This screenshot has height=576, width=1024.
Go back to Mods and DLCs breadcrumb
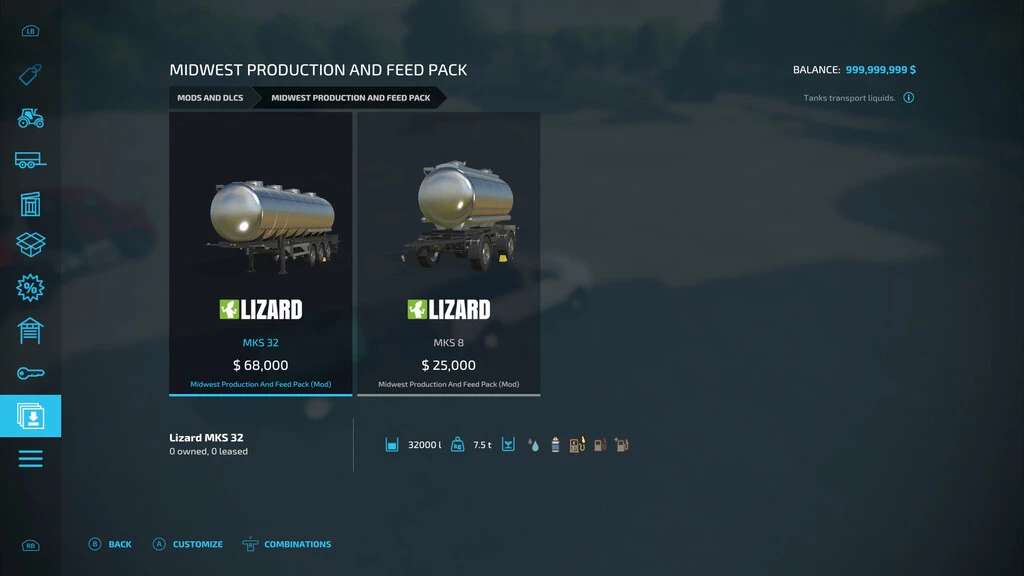(210, 98)
